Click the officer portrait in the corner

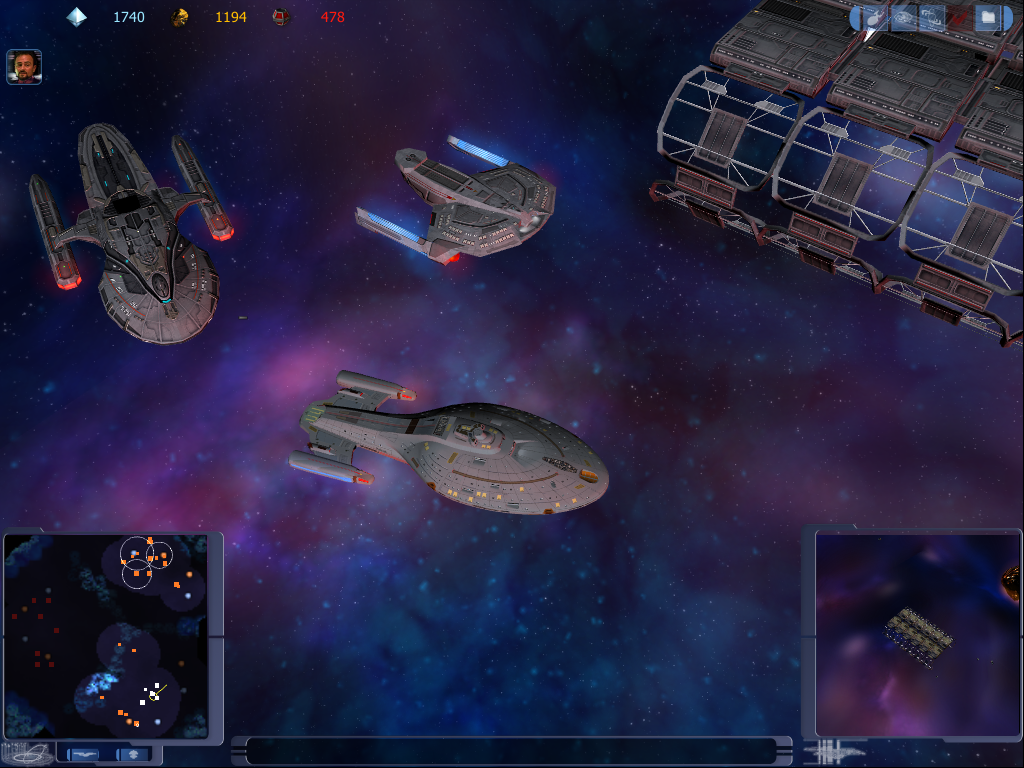pyautogui.click(x=24, y=67)
